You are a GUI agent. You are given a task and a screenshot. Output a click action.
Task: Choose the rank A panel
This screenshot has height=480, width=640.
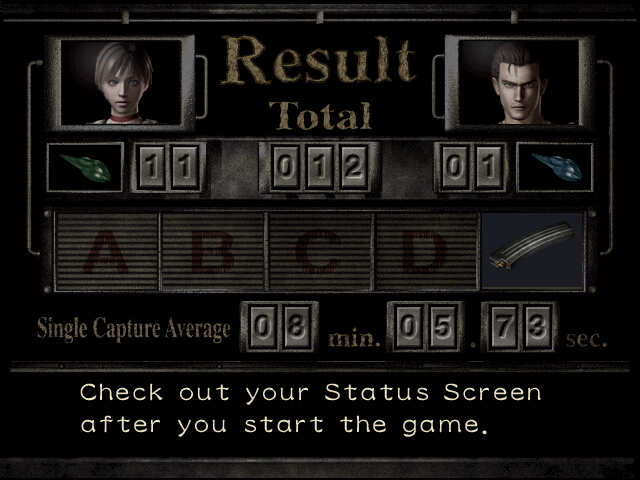(105, 251)
